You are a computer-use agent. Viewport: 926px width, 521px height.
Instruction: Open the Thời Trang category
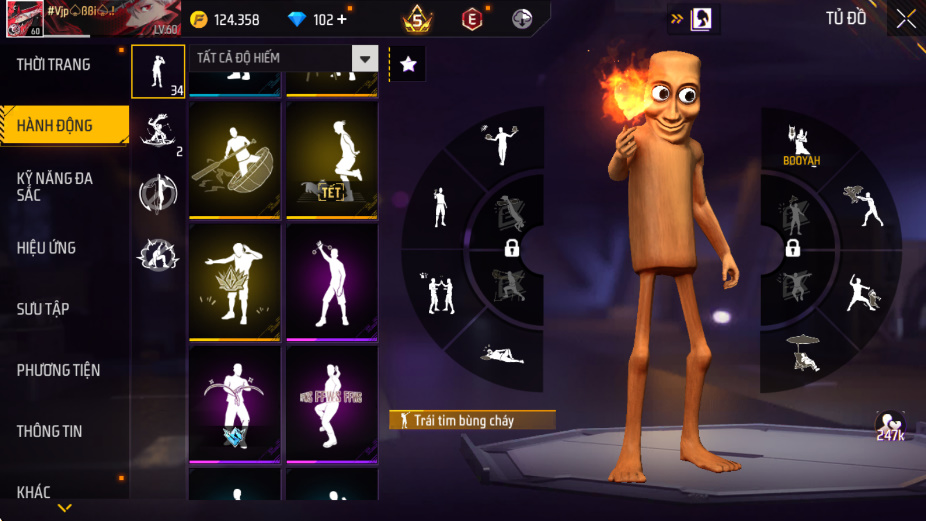[x=54, y=65]
